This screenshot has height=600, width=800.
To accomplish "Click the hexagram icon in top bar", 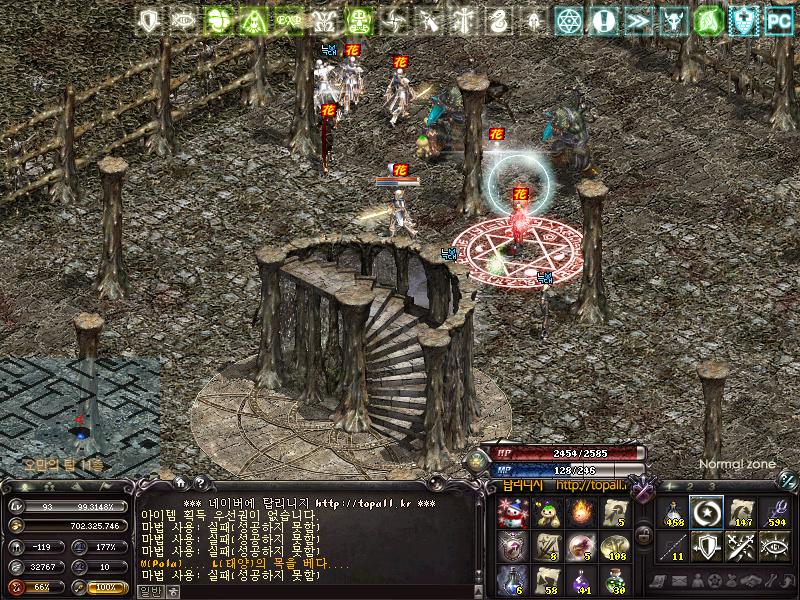I will (569, 19).
